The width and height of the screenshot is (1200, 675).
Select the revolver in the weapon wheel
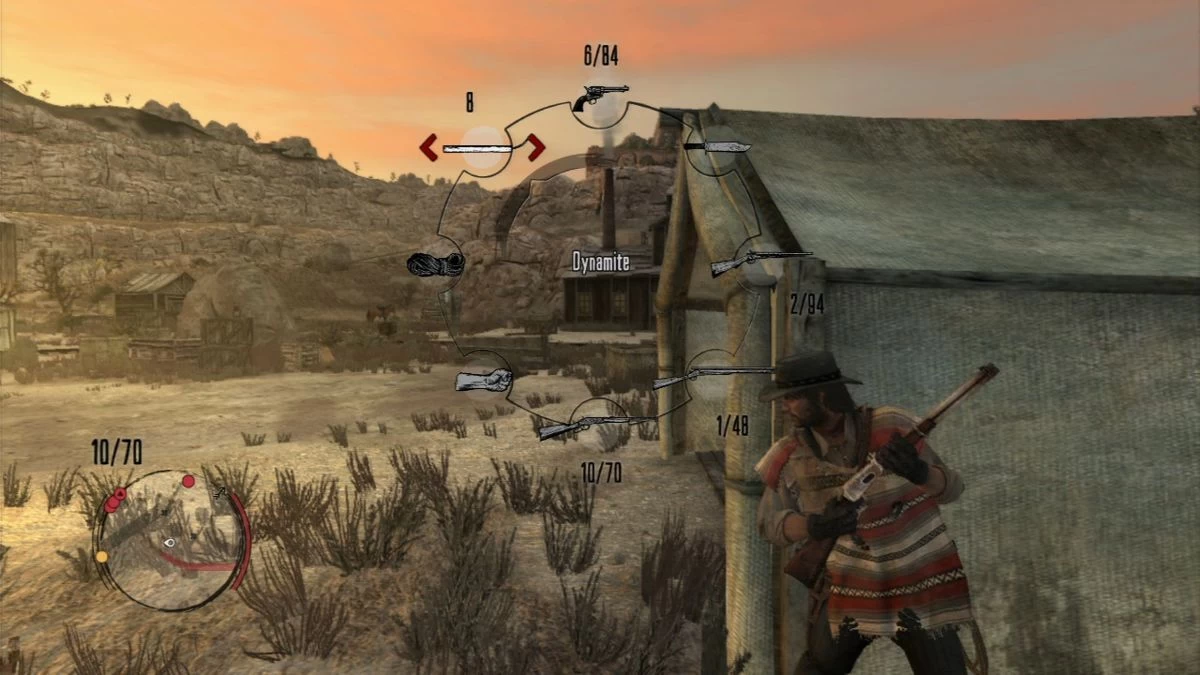(601, 97)
